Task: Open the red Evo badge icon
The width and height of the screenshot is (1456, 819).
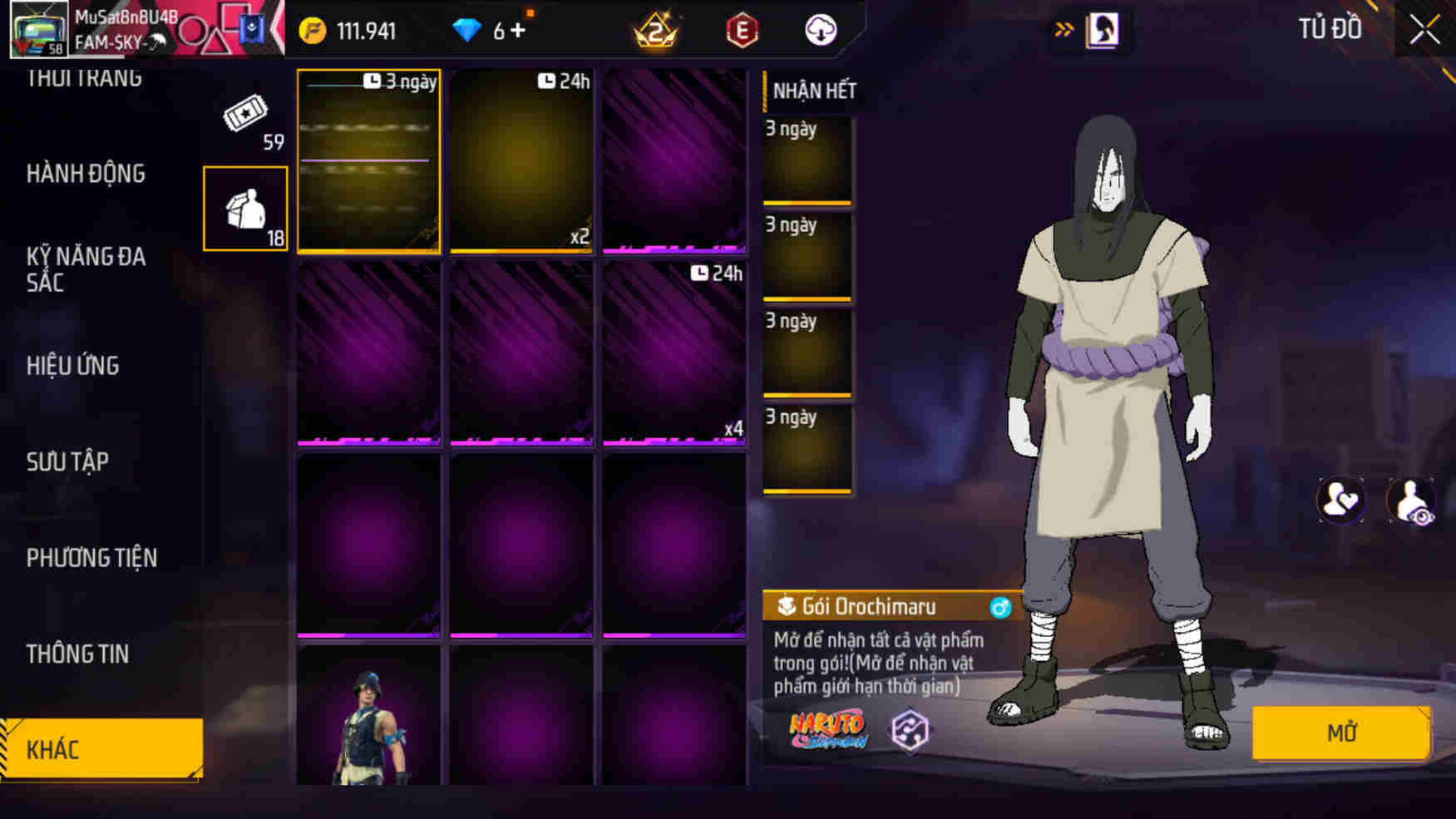Action: click(x=743, y=29)
